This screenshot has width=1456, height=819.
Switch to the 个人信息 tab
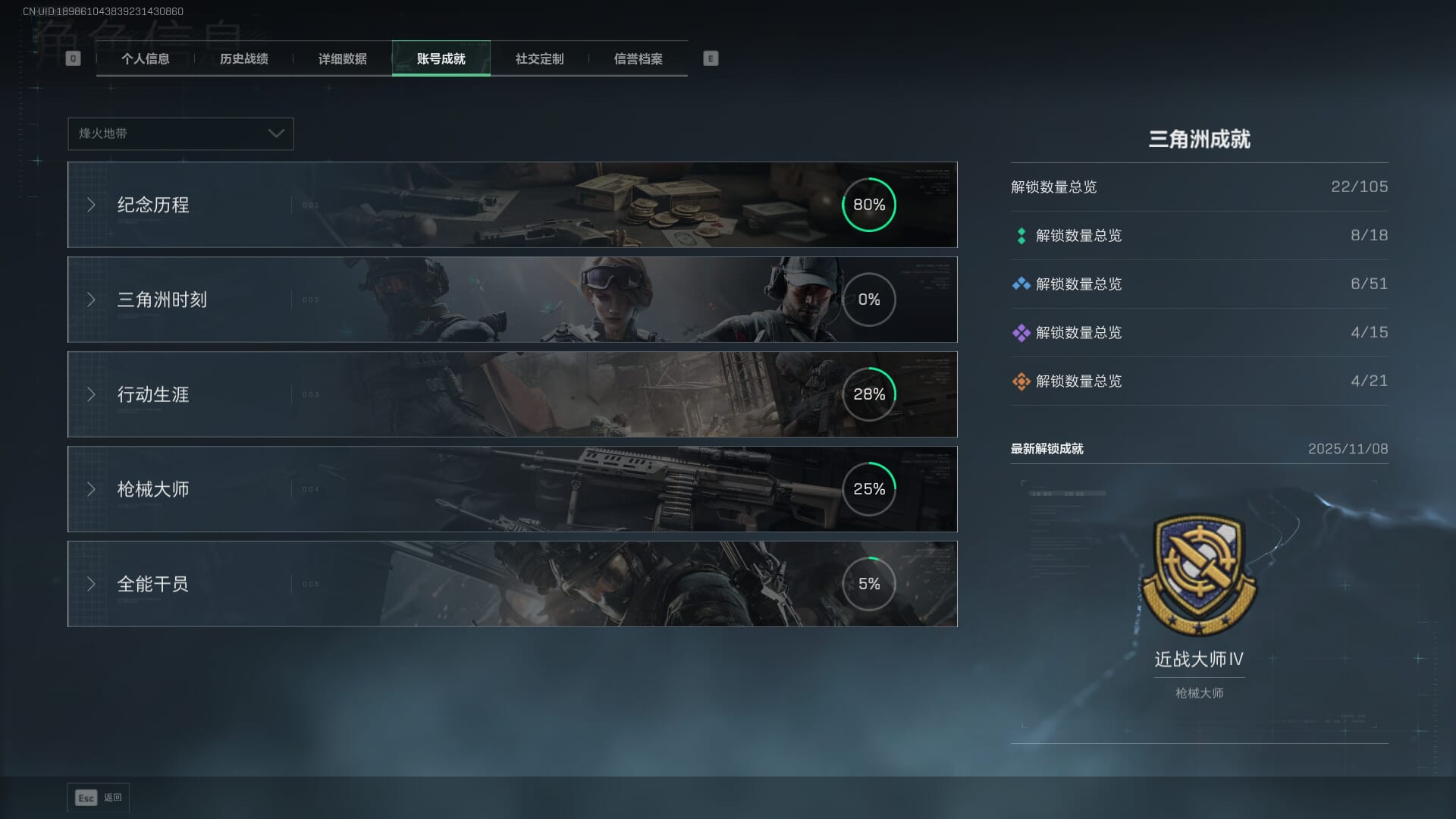coord(145,59)
